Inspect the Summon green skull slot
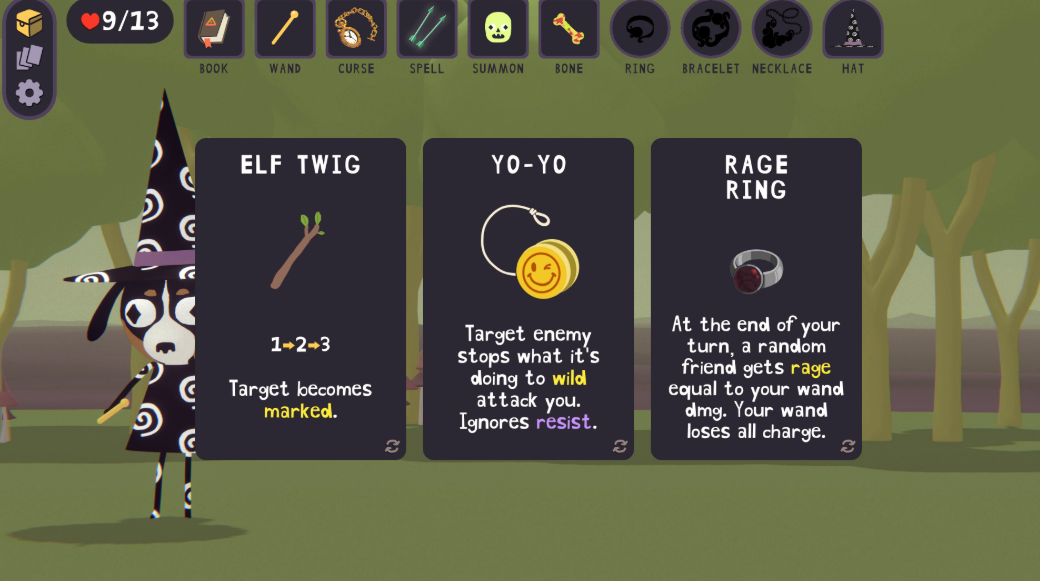Viewport: 1040px width, 581px height. click(x=498, y=29)
